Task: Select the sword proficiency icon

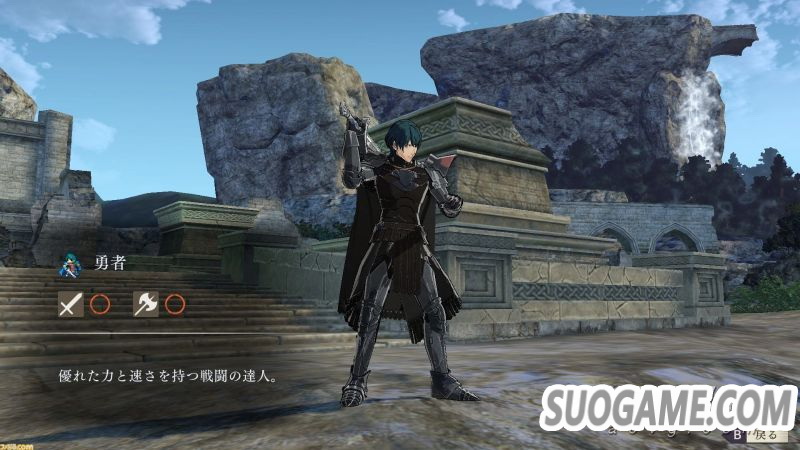Action: click(70, 304)
